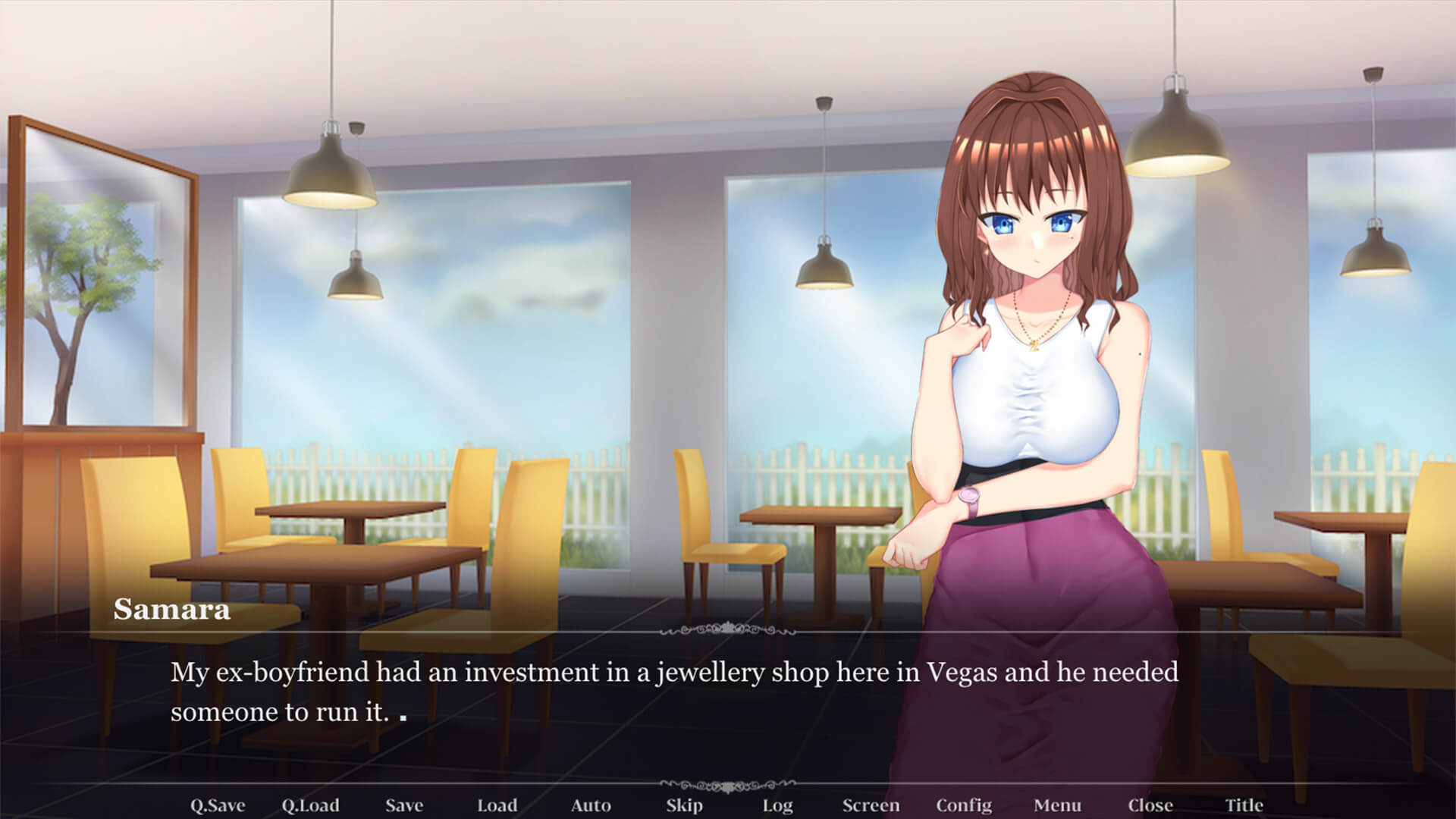Open the Load menu
1456x819 pixels.
click(497, 805)
